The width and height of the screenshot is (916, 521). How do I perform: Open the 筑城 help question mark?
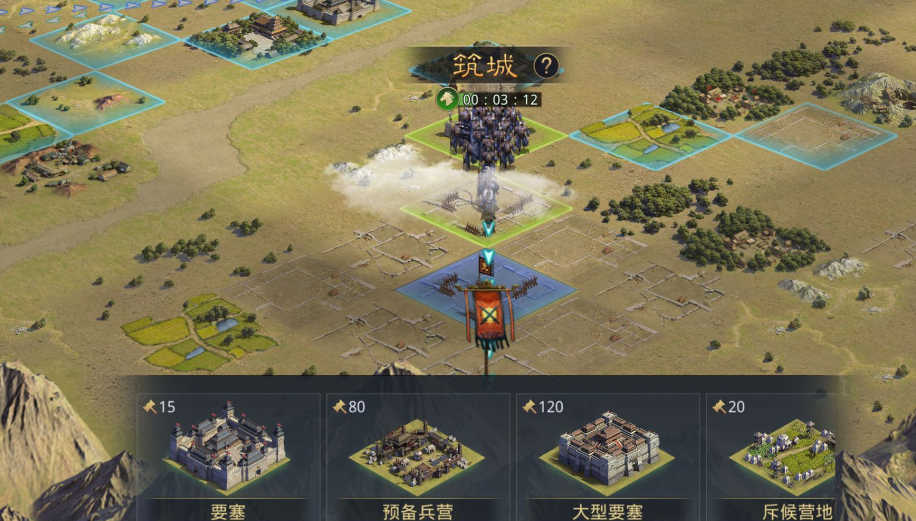tap(545, 67)
